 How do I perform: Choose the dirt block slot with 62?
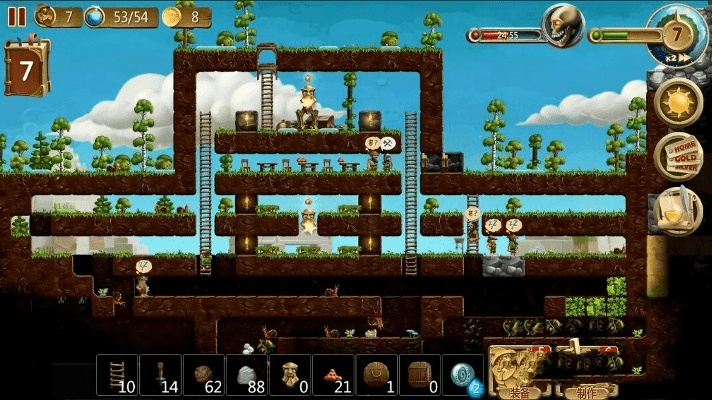203,375
